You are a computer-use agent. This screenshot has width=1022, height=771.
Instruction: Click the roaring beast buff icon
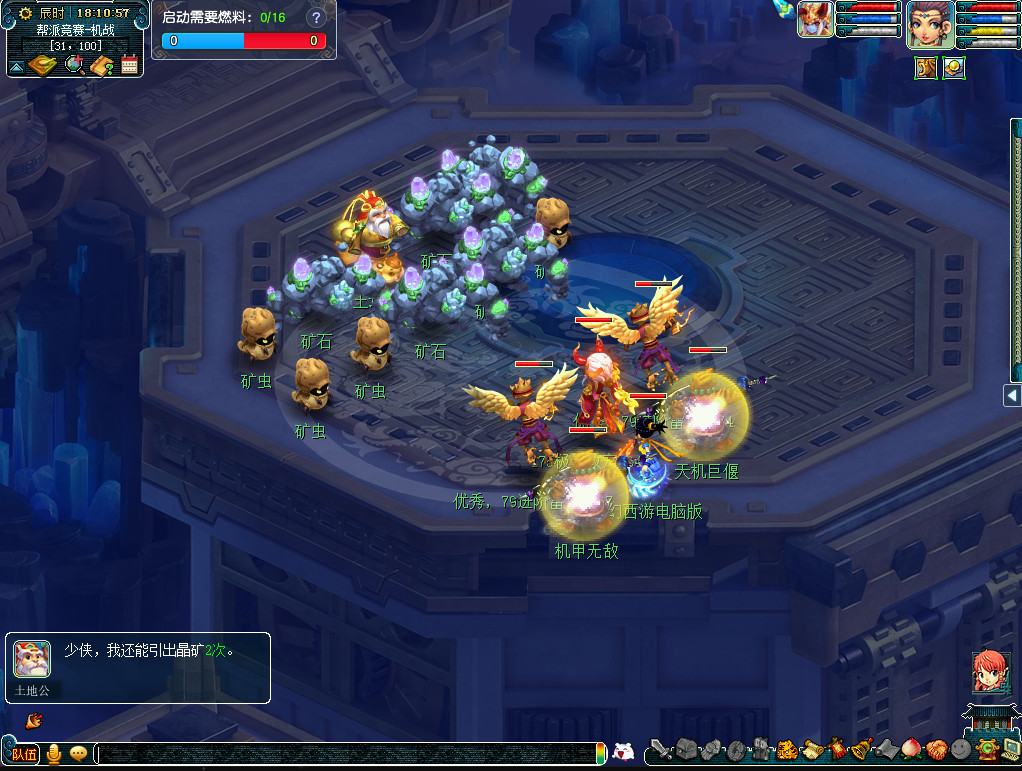pyautogui.click(x=926, y=68)
